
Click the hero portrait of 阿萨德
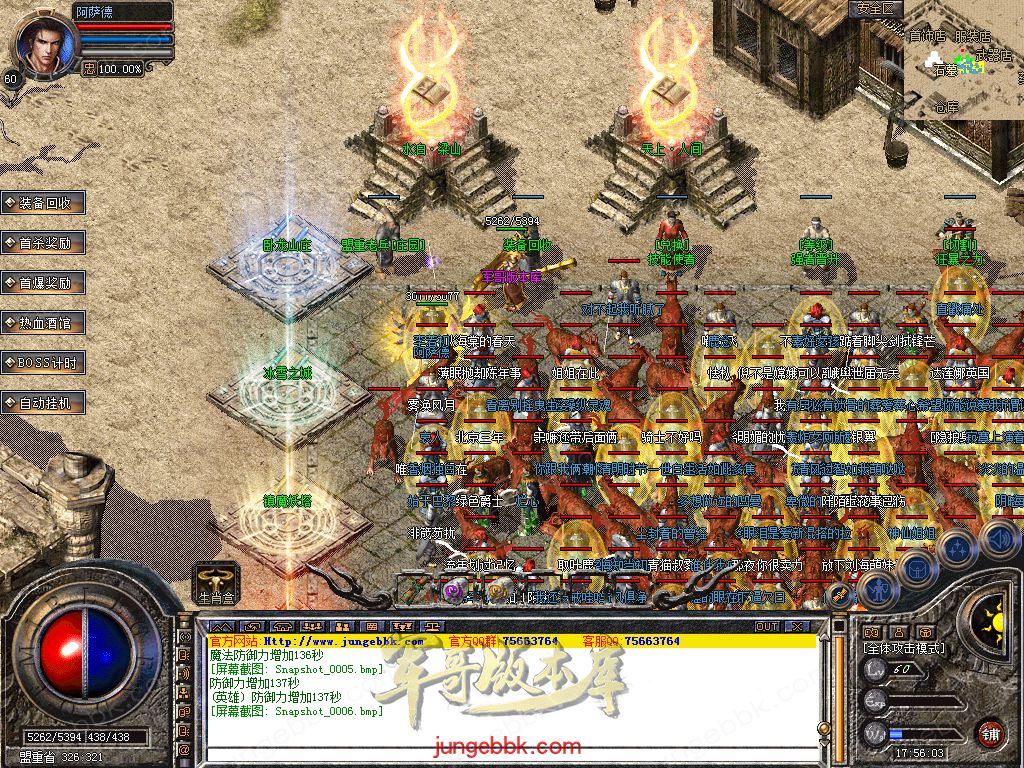click(x=42, y=43)
